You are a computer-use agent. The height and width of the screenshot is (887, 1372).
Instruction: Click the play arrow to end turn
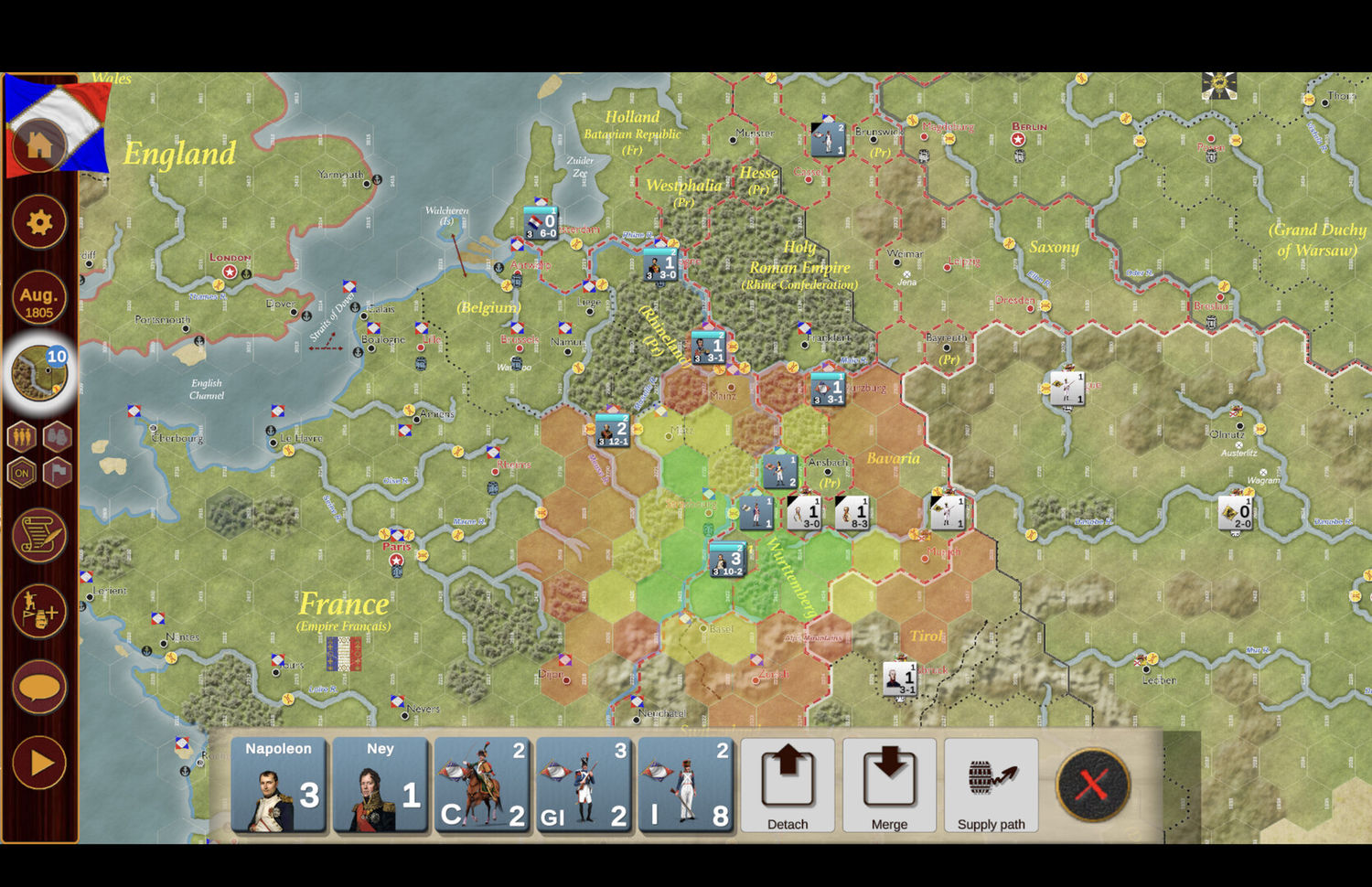(38, 763)
